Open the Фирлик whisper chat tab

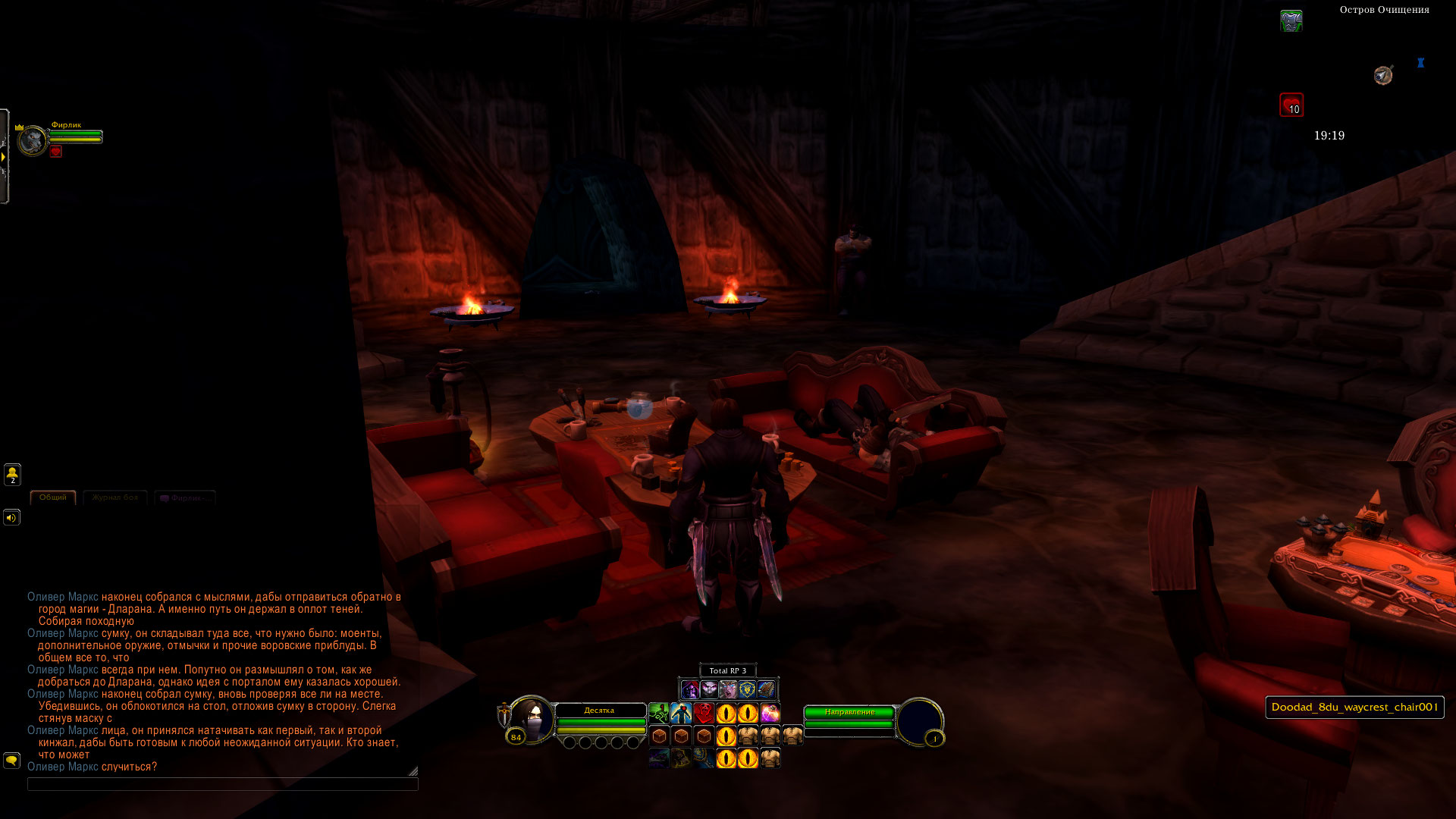[x=185, y=498]
